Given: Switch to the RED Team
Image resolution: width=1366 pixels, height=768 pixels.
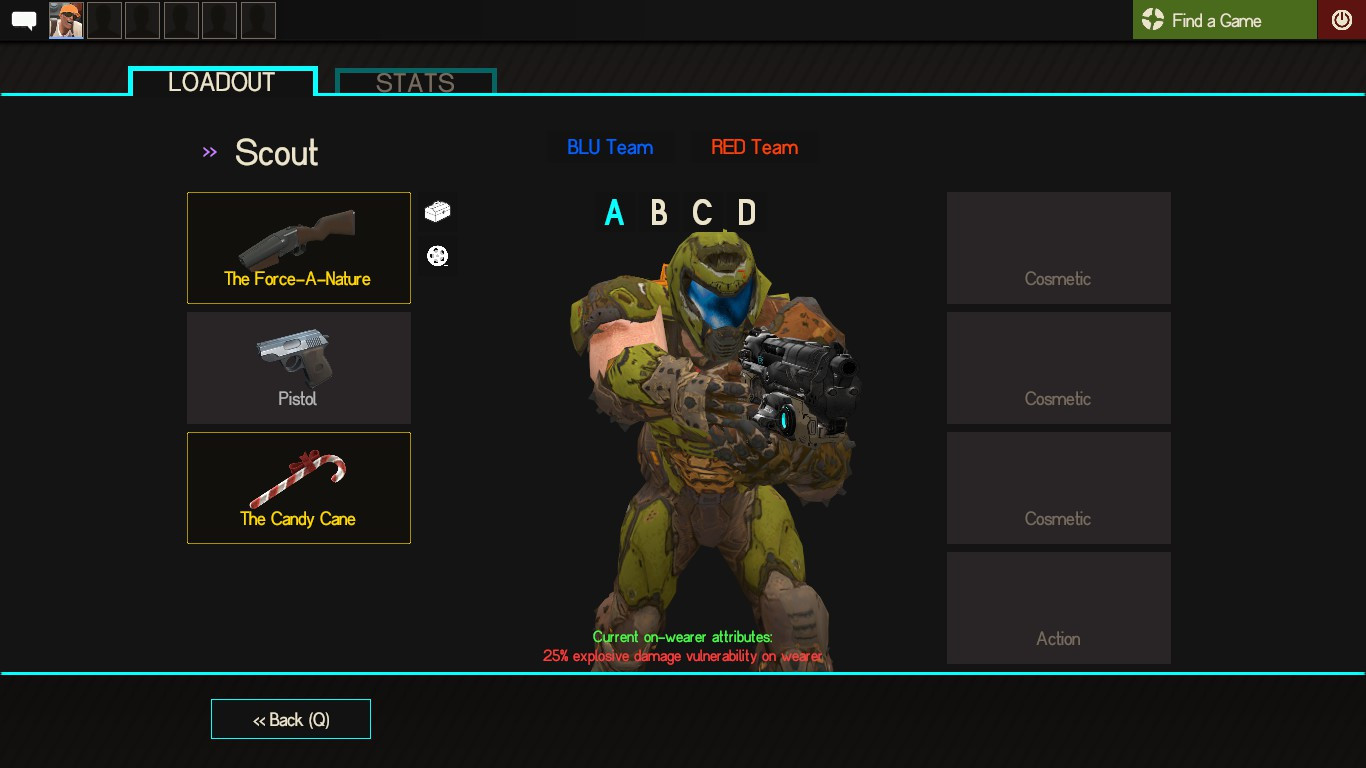Looking at the screenshot, I should (754, 146).
